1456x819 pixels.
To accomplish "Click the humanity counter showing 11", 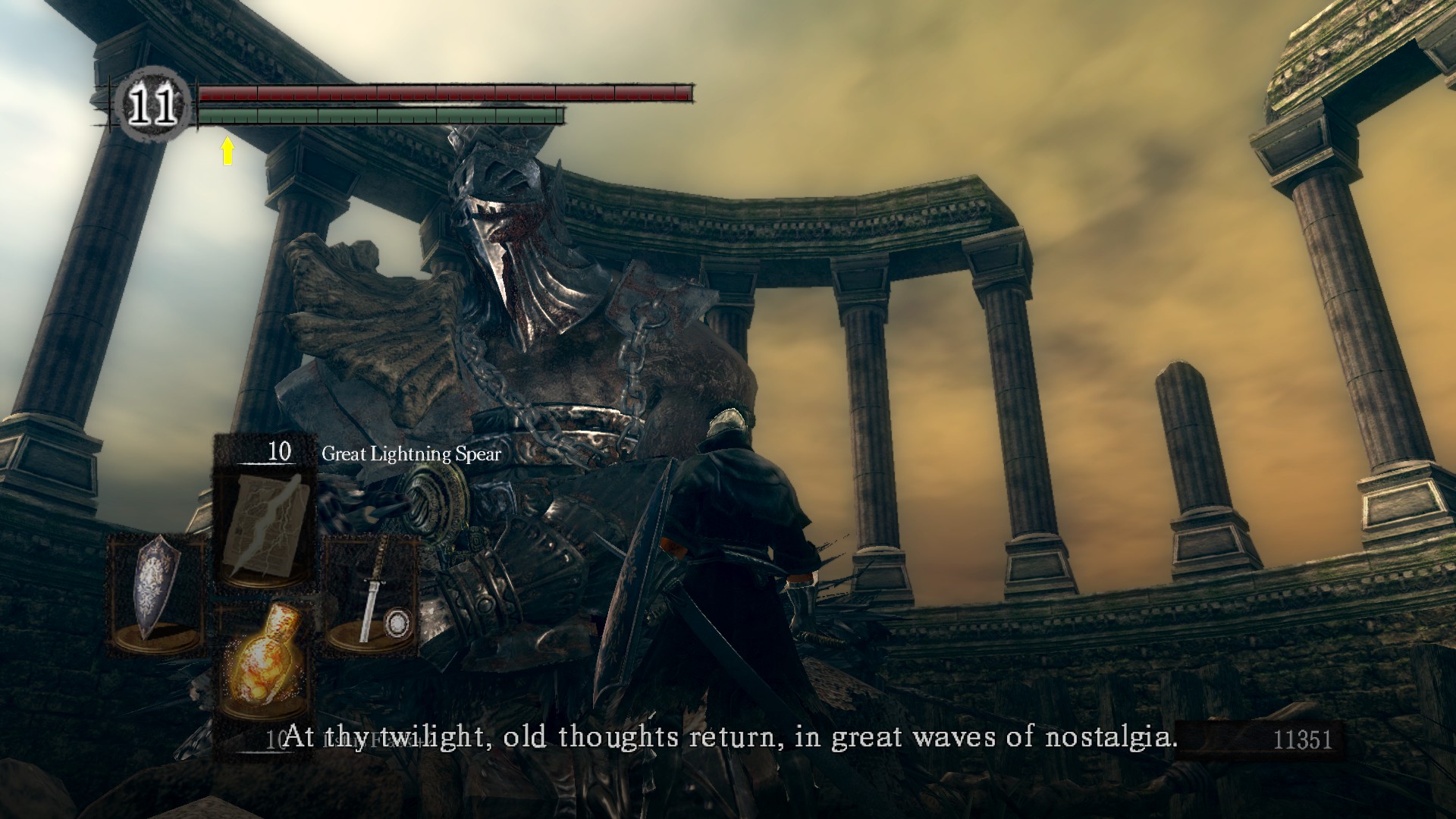I will click(152, 107).
